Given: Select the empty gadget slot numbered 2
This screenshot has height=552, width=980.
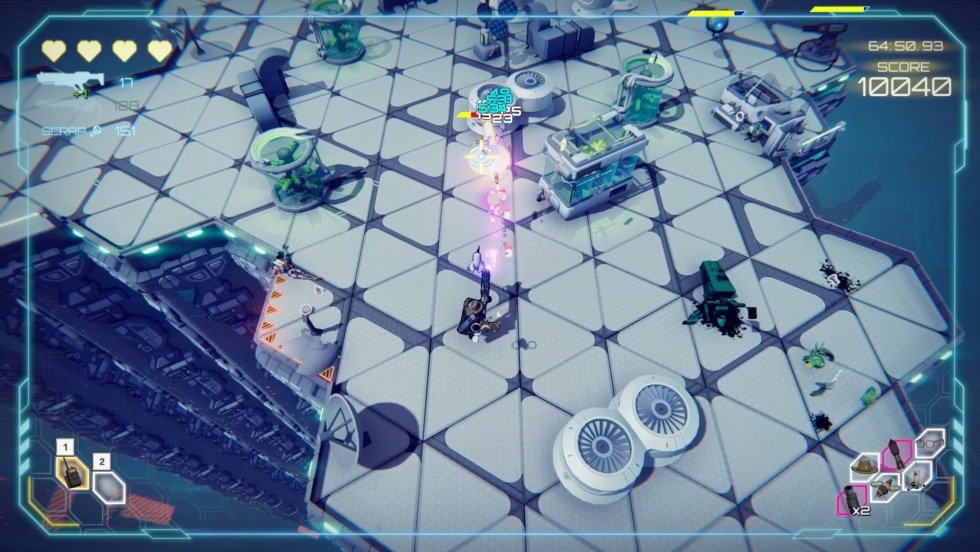Looking at the screenshot, I should [109, 488].
